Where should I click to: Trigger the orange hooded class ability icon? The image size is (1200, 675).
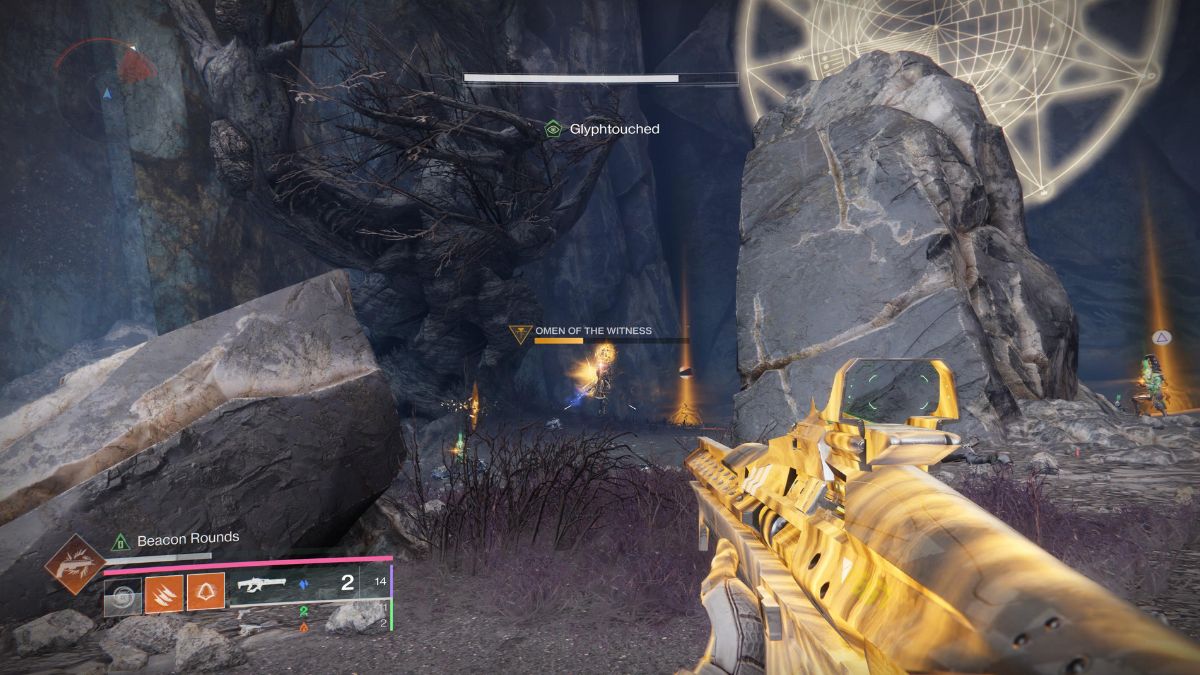point(203,597)
